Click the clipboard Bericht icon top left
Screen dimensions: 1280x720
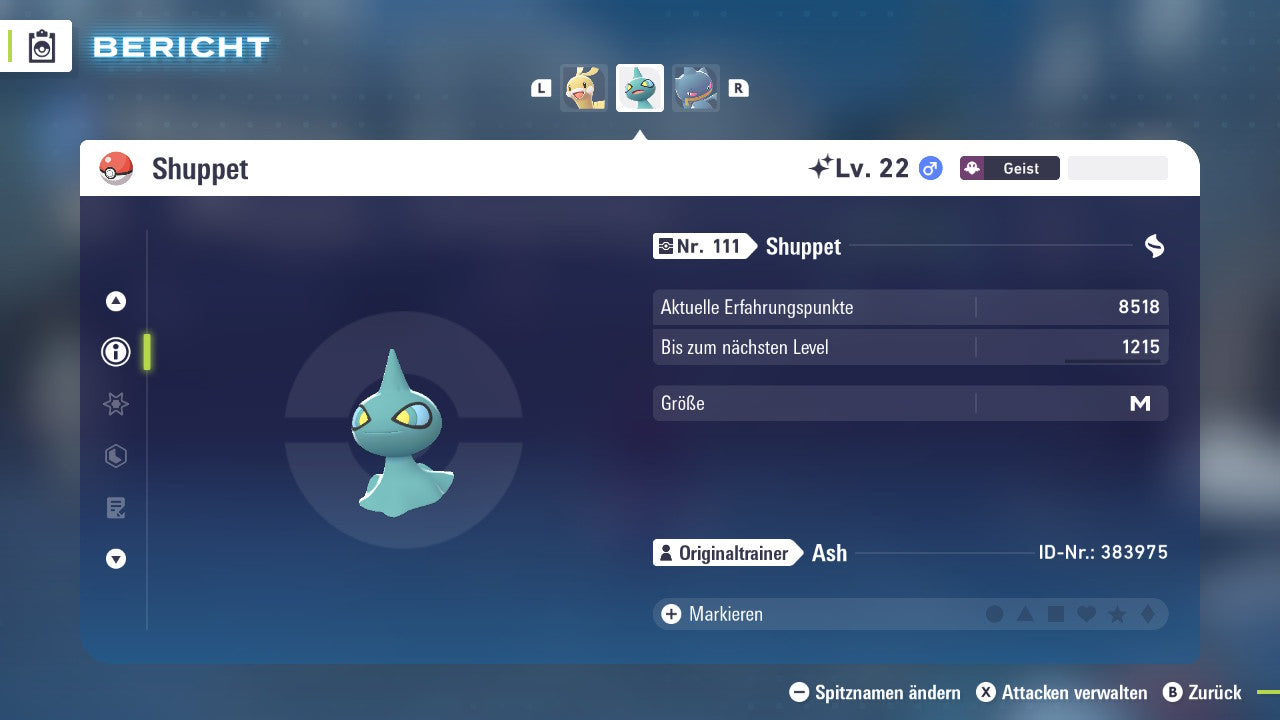tap(40, 46)
